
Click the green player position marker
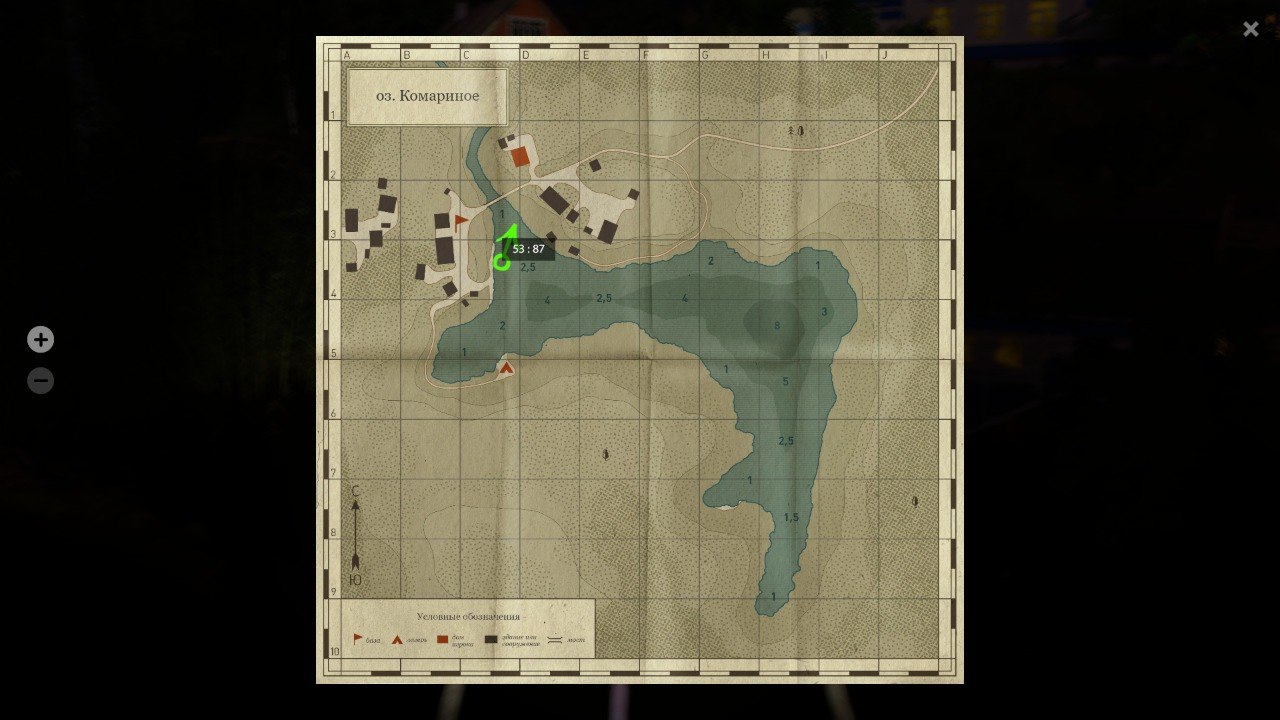[x=501, y=262]
